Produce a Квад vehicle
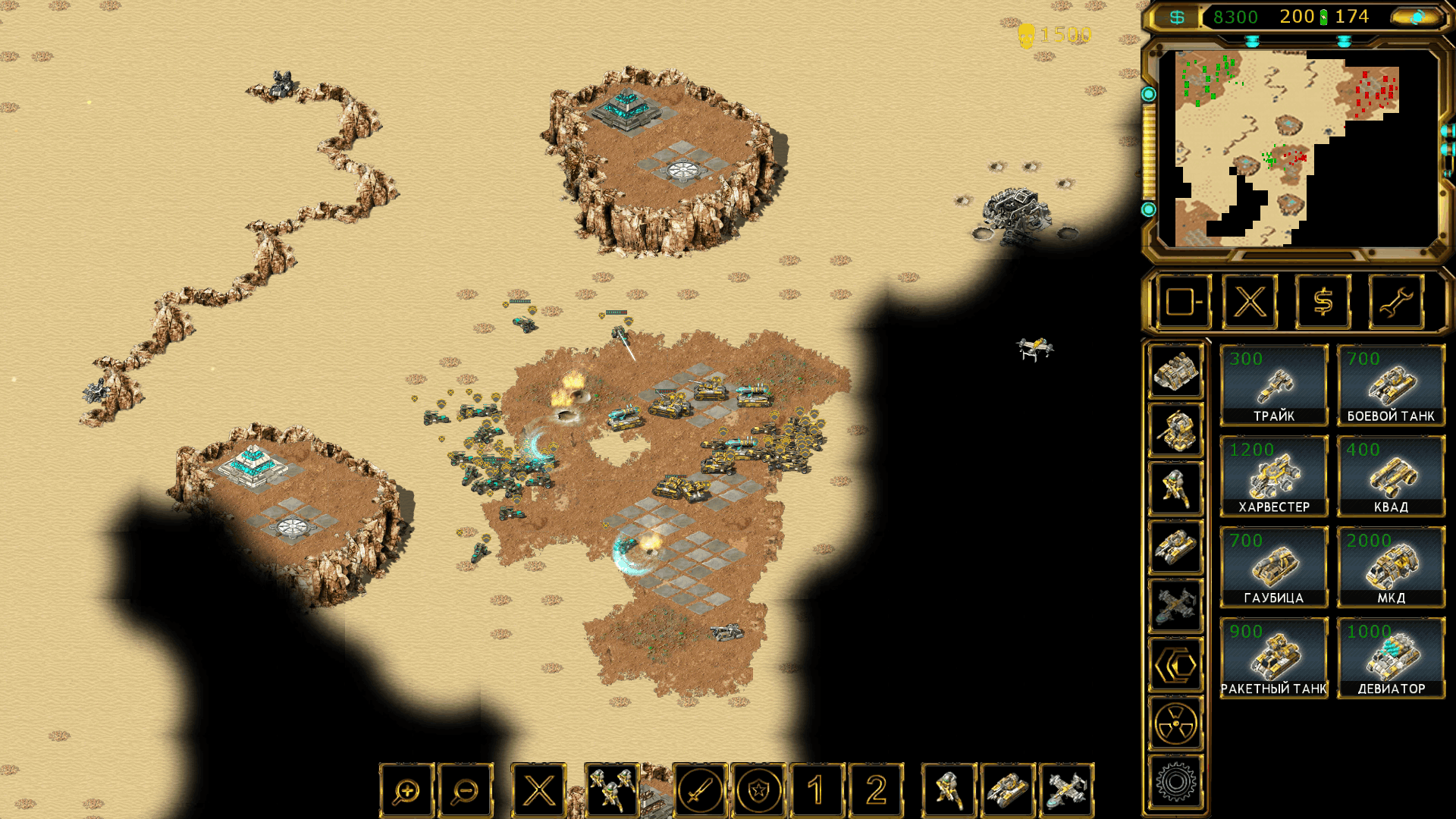The height and width of the screenshot is (819, 1456). [1391, 476]
